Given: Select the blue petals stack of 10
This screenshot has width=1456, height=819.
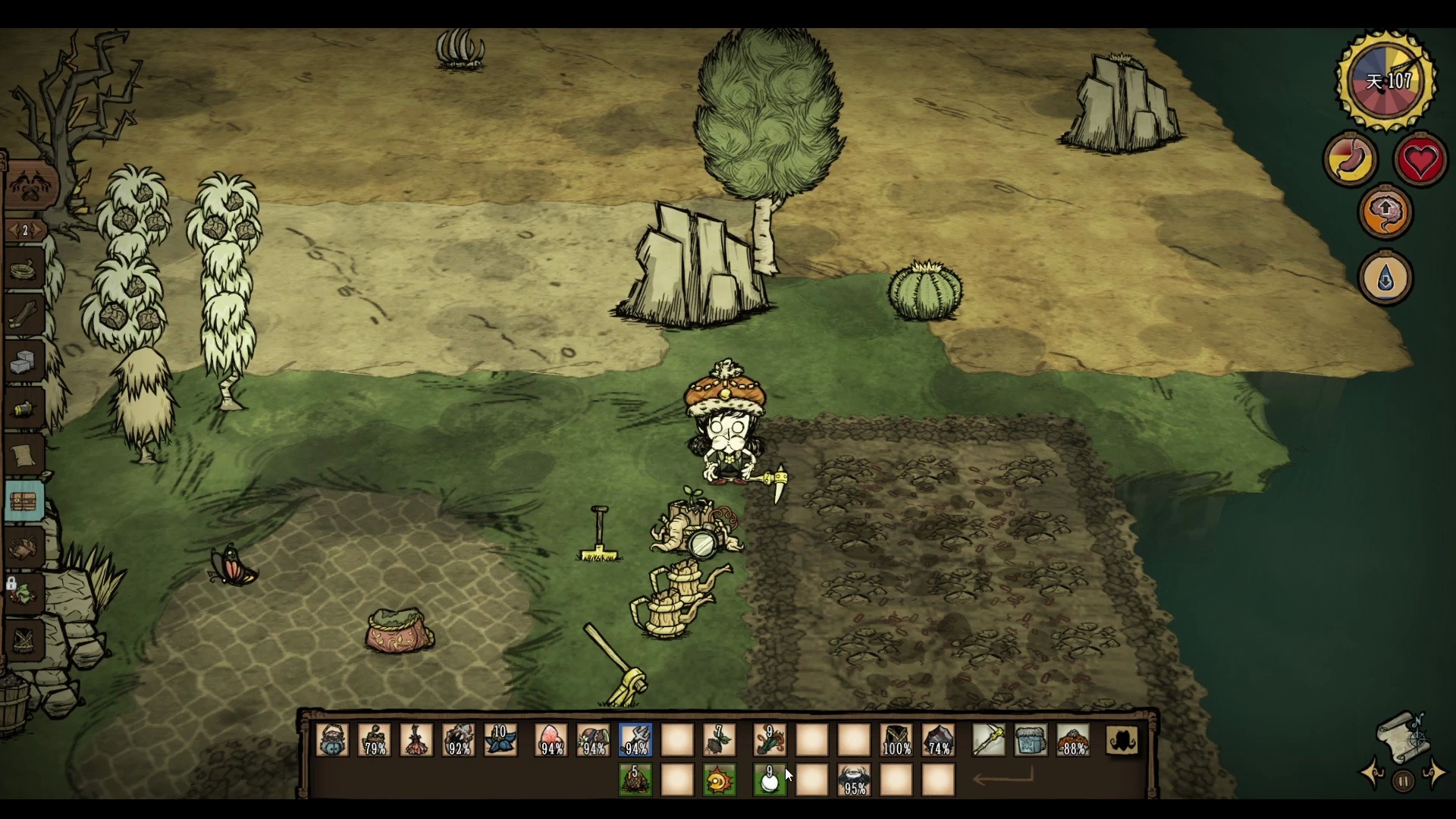Looking at the screenshot, I should point(500,739).
